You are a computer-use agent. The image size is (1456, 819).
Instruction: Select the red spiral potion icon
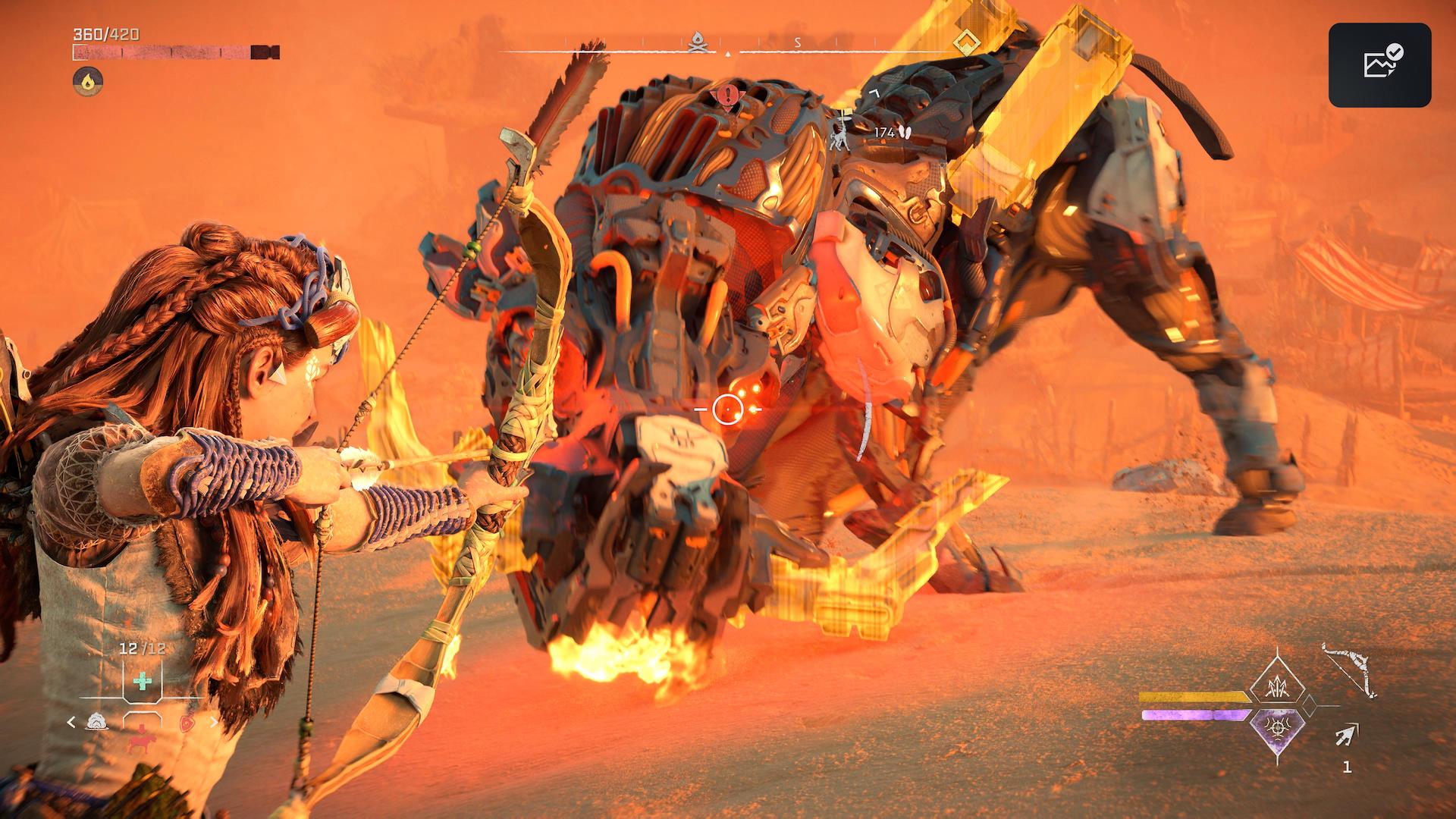pyautogui.click(x=187, y=723)
